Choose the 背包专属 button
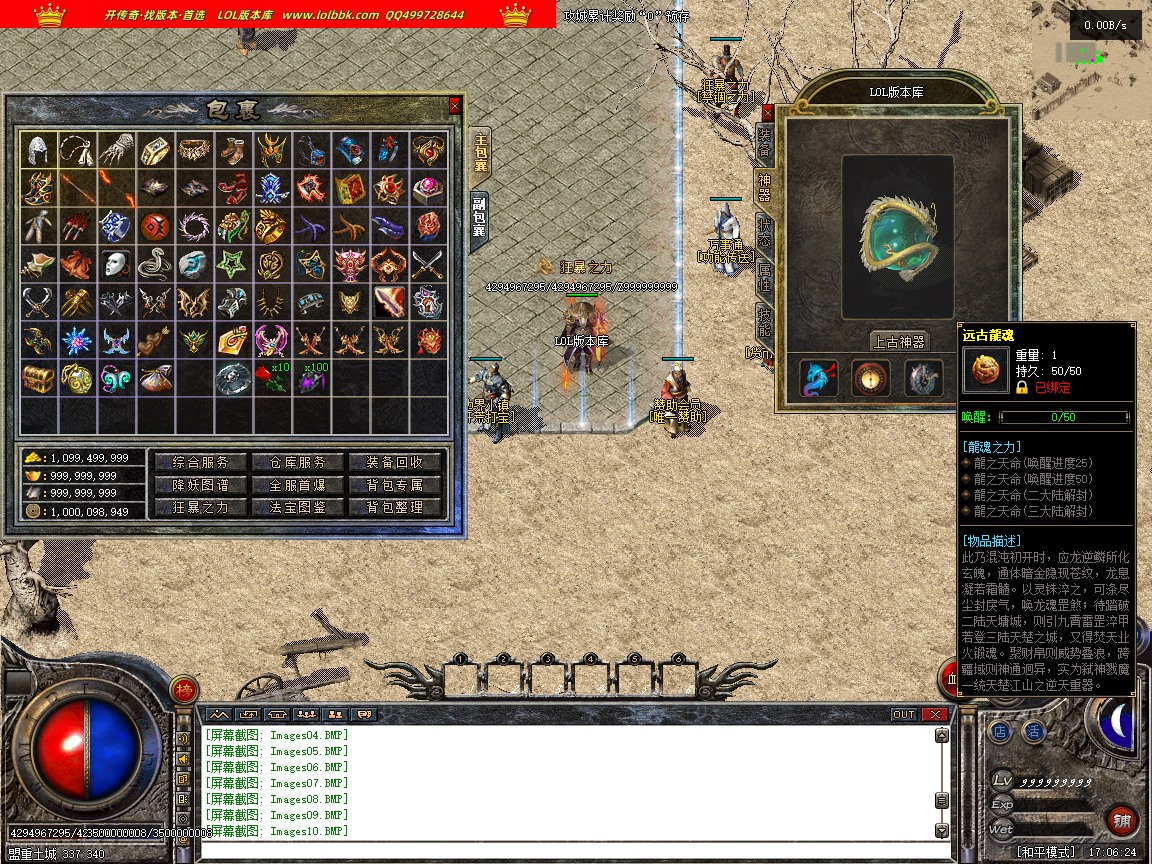 (393, 485)
